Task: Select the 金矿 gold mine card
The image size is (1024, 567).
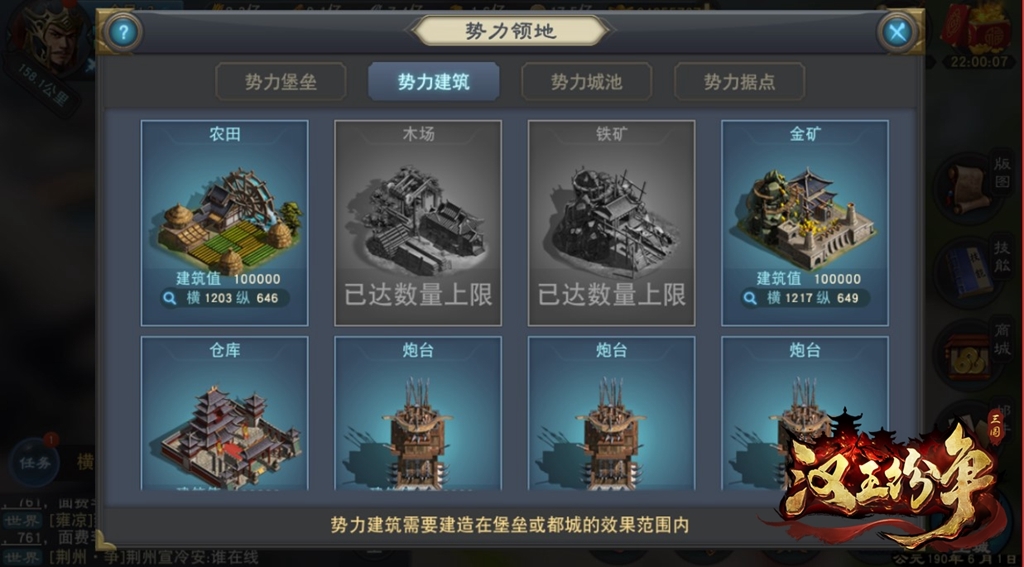Action: pos(805,215)
